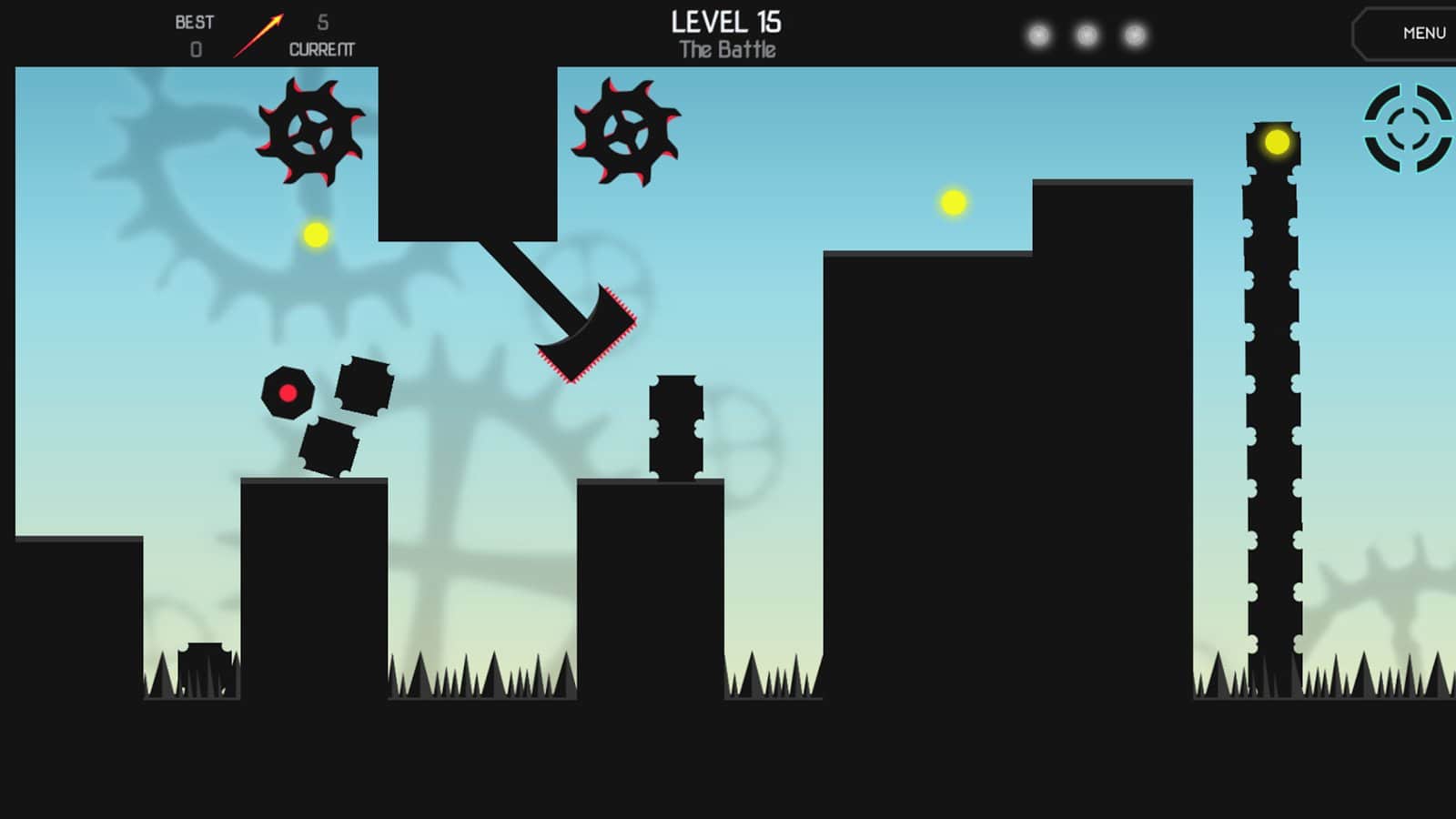Click the tall notched spike pillar
The image size is (1456, 819).
(x=1274, y=409)
